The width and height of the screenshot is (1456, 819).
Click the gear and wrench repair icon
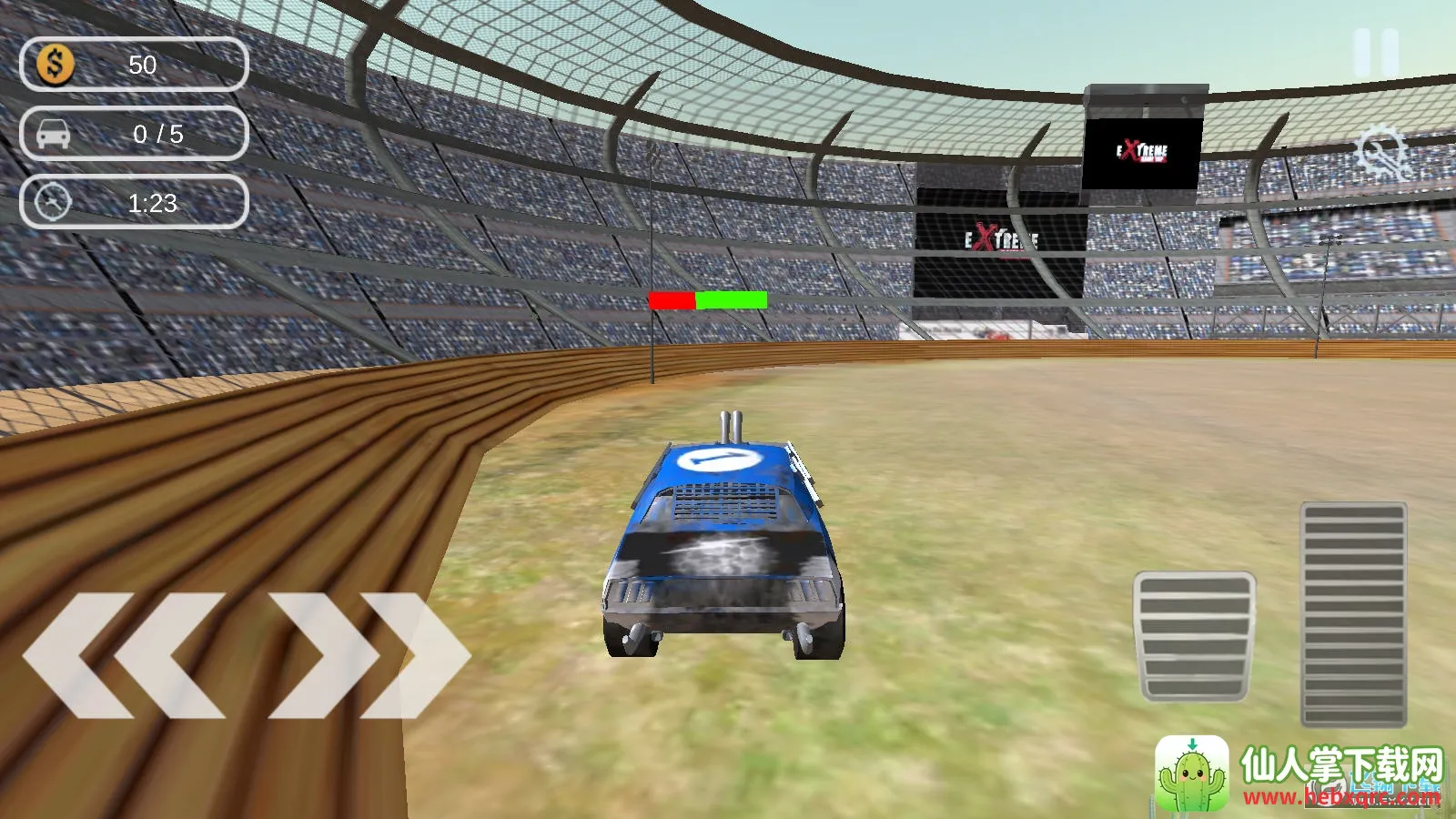coord(1381,153)
